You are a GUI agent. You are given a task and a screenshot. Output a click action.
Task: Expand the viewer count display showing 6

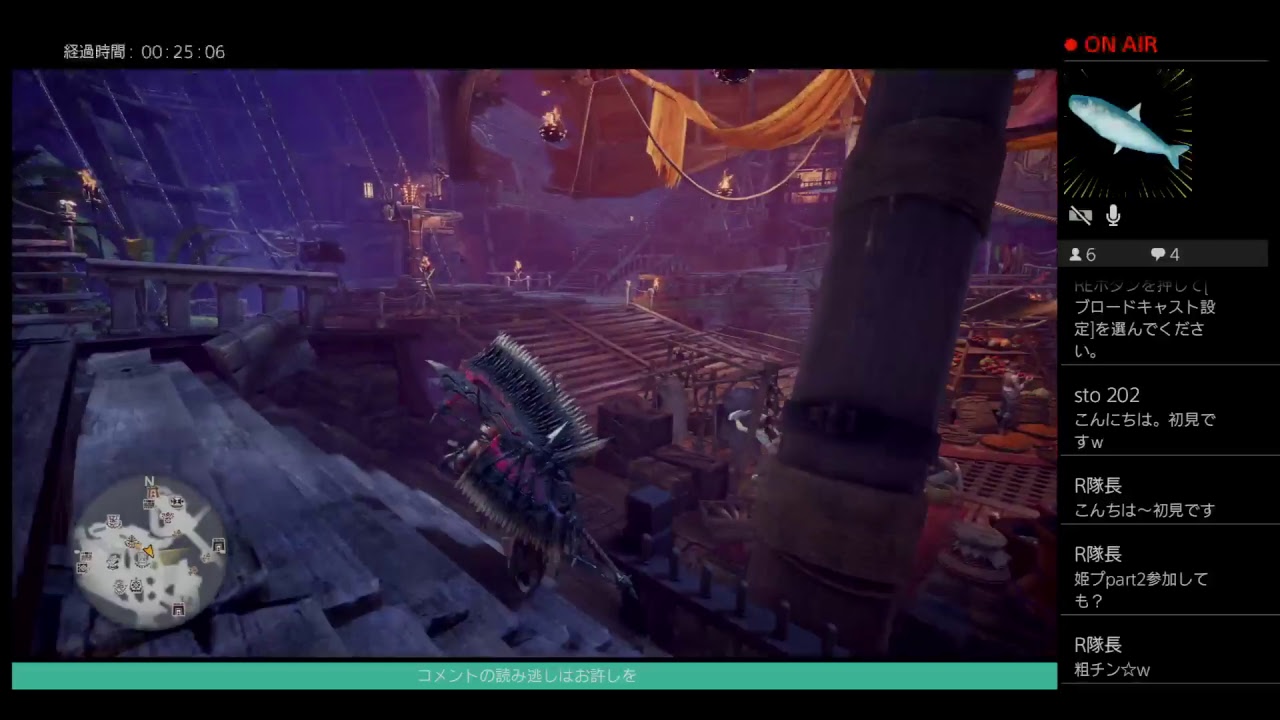click(x=1082, y=254)
